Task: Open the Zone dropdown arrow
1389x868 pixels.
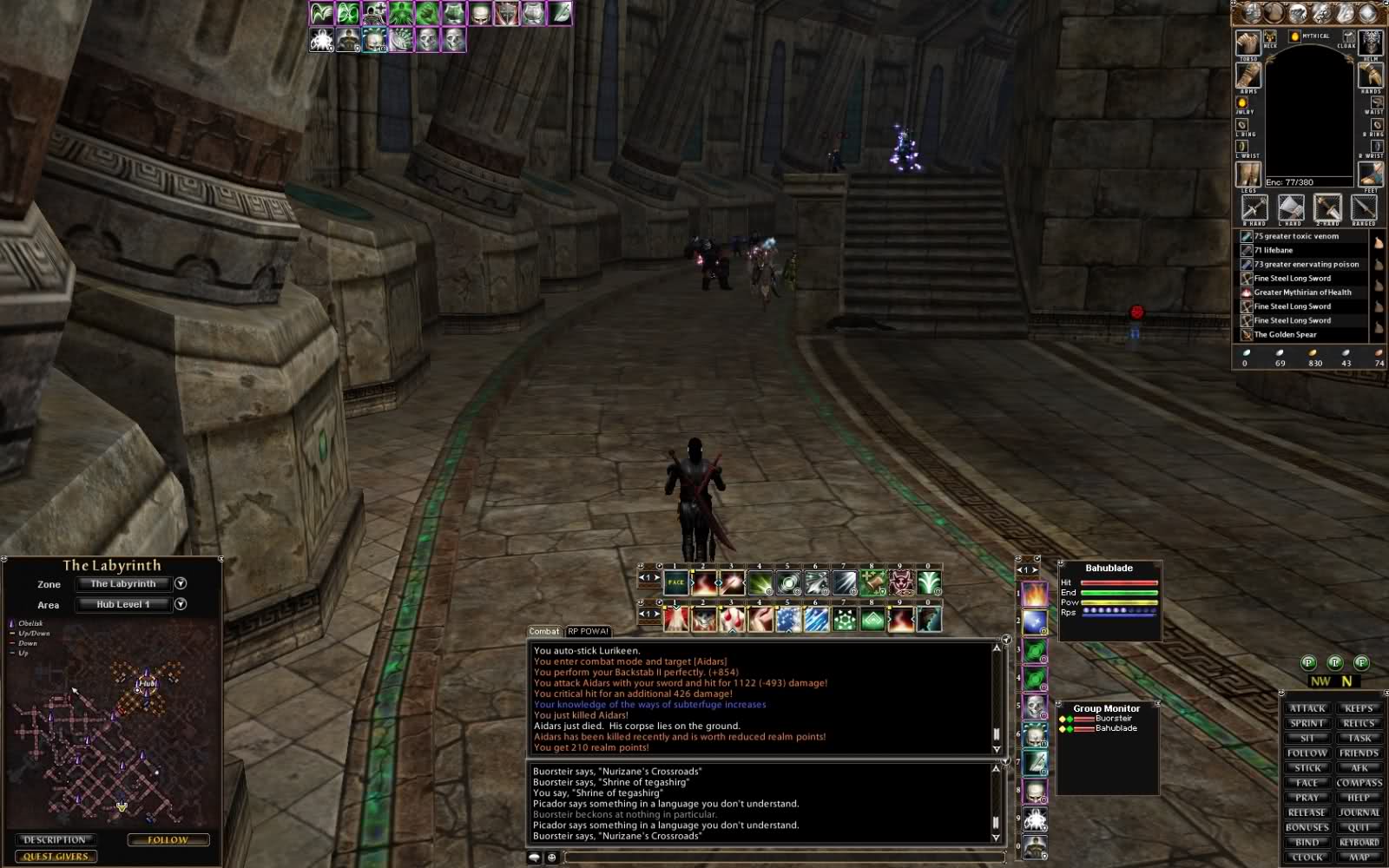Action: [x=181, y=584]
